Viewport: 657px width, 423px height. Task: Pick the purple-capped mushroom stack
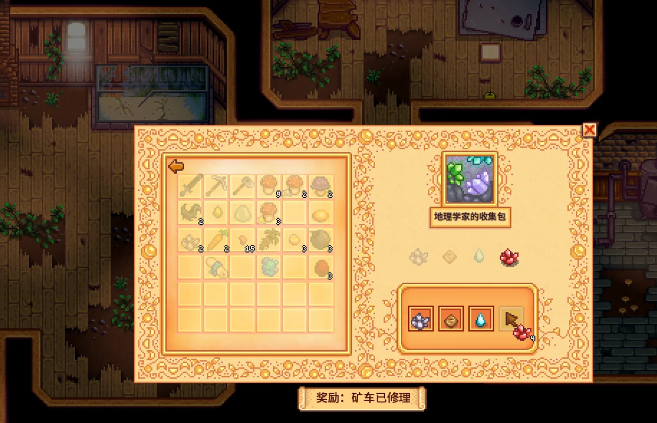pyautogui.click(x=321, y=186)
